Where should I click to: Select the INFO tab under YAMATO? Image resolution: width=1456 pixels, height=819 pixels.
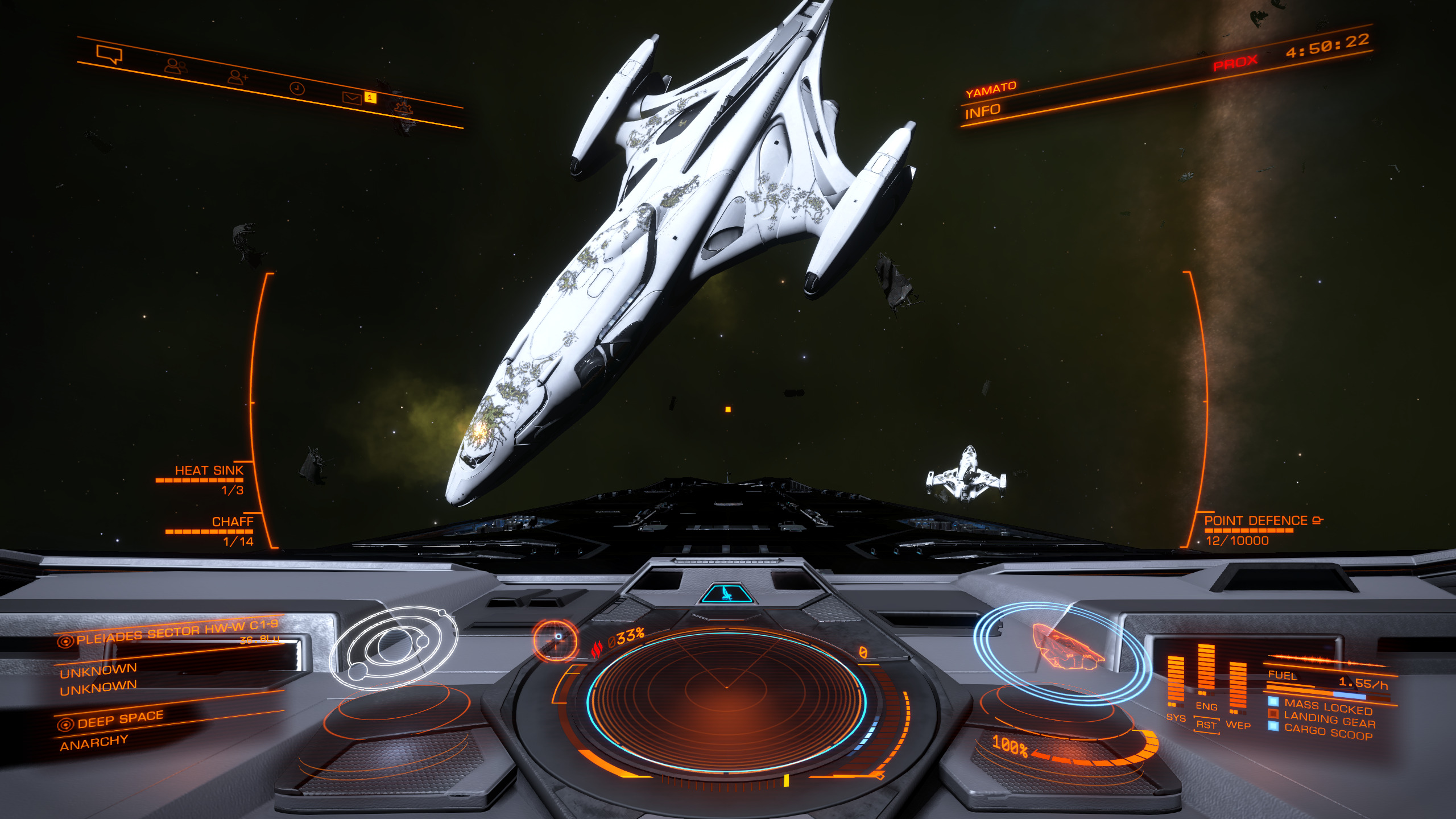pos(982,111)
